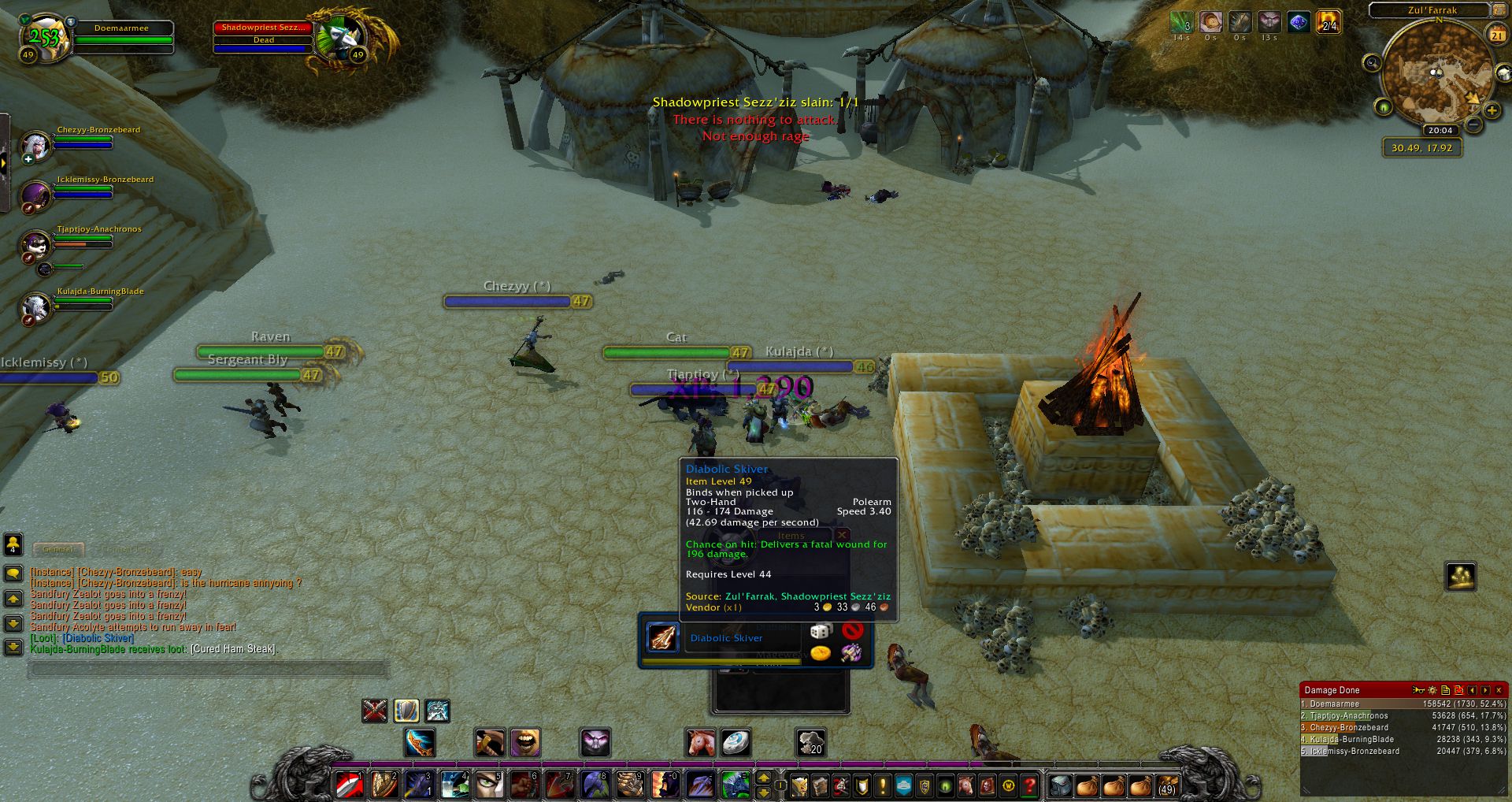Pass on the Diabolic Skiver loot roll
The width and height of the screenshot is (1512, 802).
pos(852,630)
